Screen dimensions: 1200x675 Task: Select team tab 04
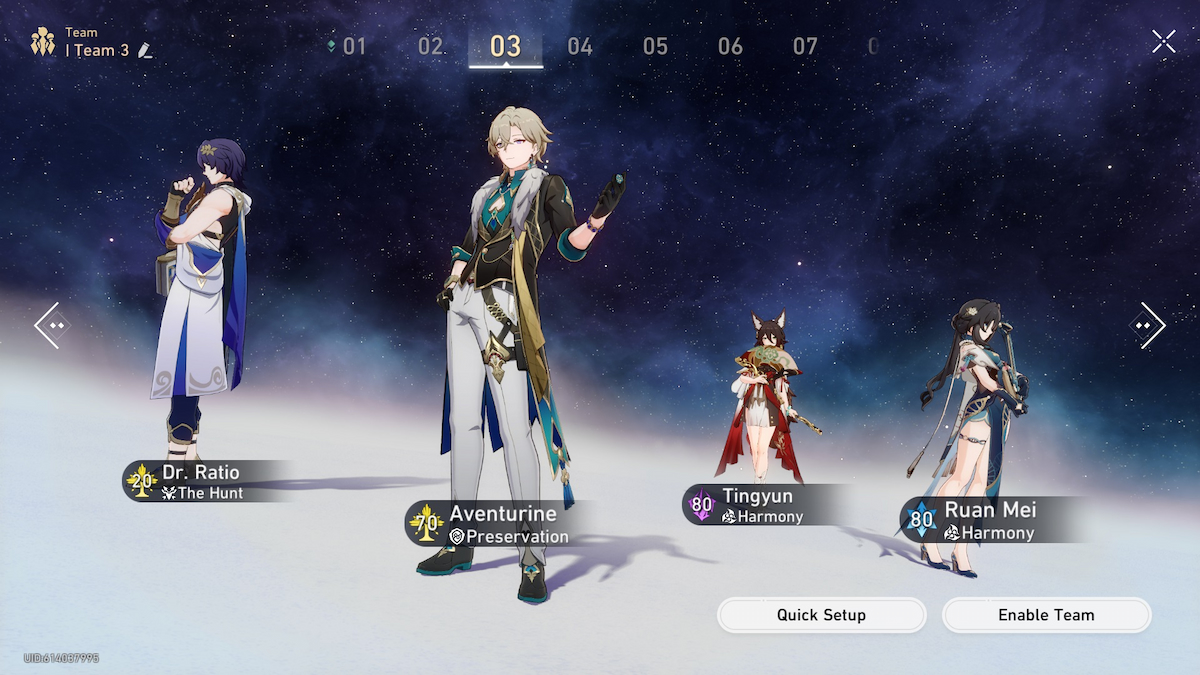point(580,46)
